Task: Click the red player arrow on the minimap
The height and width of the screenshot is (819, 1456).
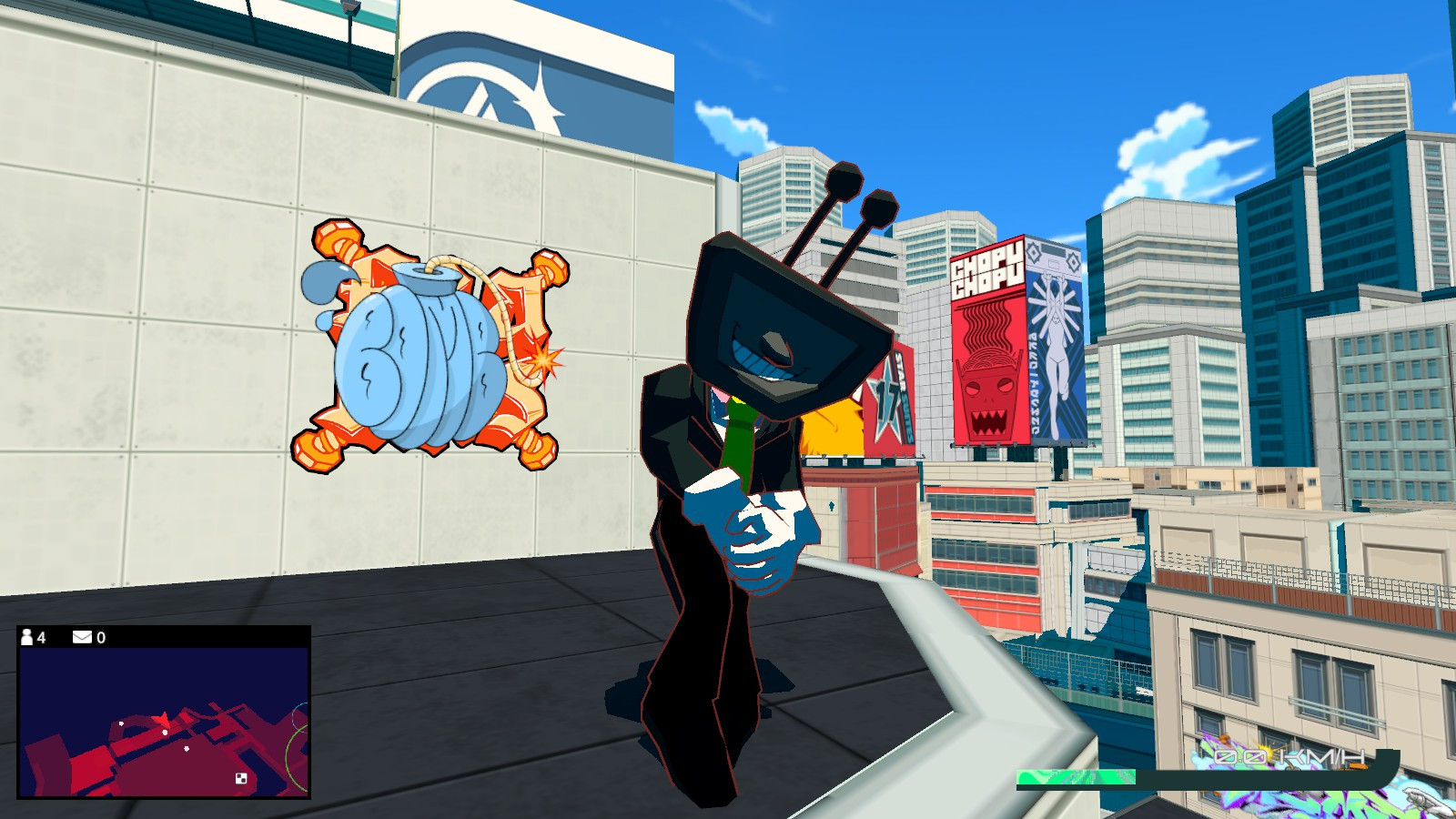Action: point(162,718)
